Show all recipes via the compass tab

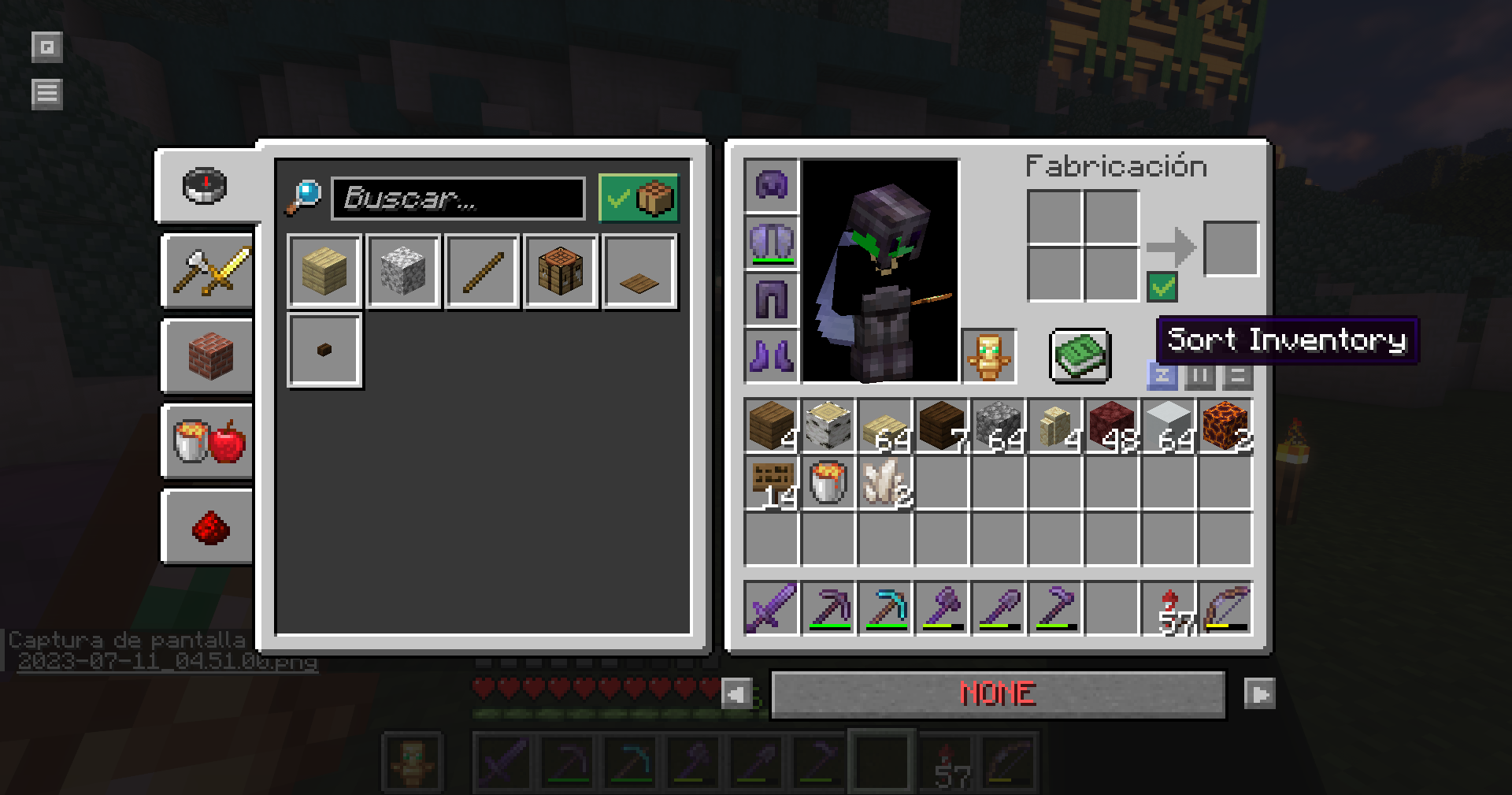pyautogui.click(x=205, y=186)
